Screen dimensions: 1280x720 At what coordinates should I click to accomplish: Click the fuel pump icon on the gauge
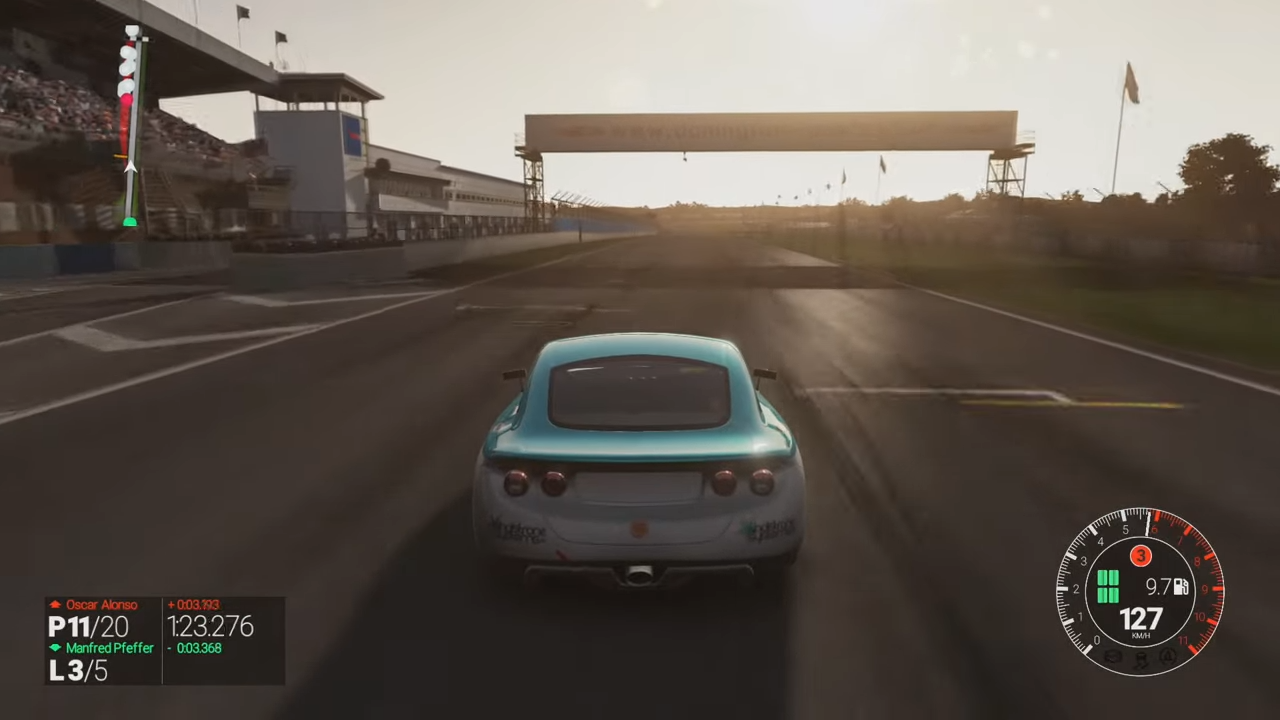tap(1181, 587)
